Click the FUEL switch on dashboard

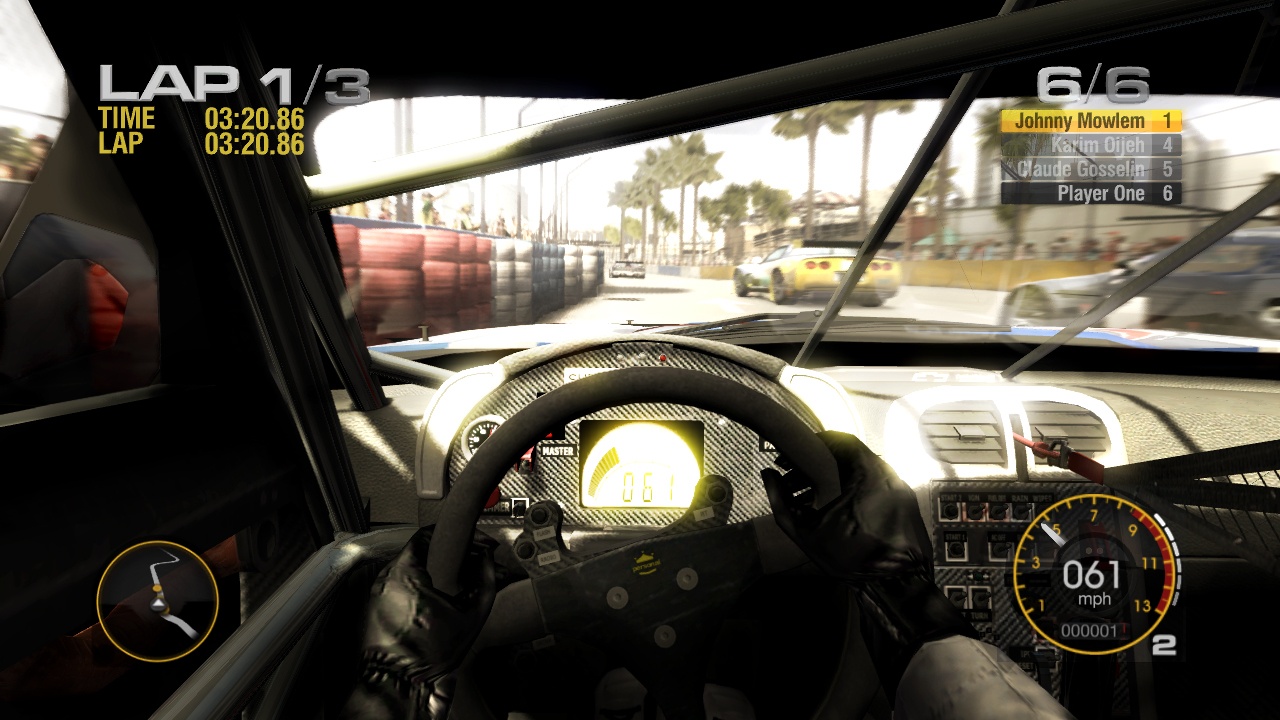tap(997, 511)
